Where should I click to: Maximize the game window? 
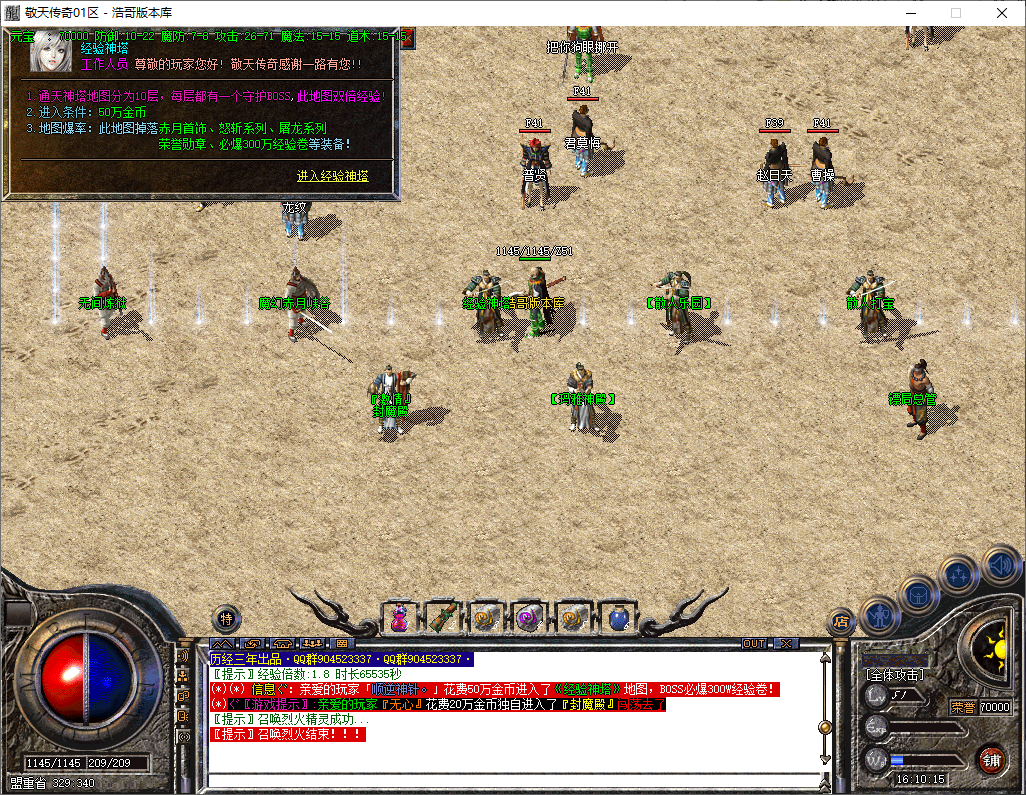955,13
